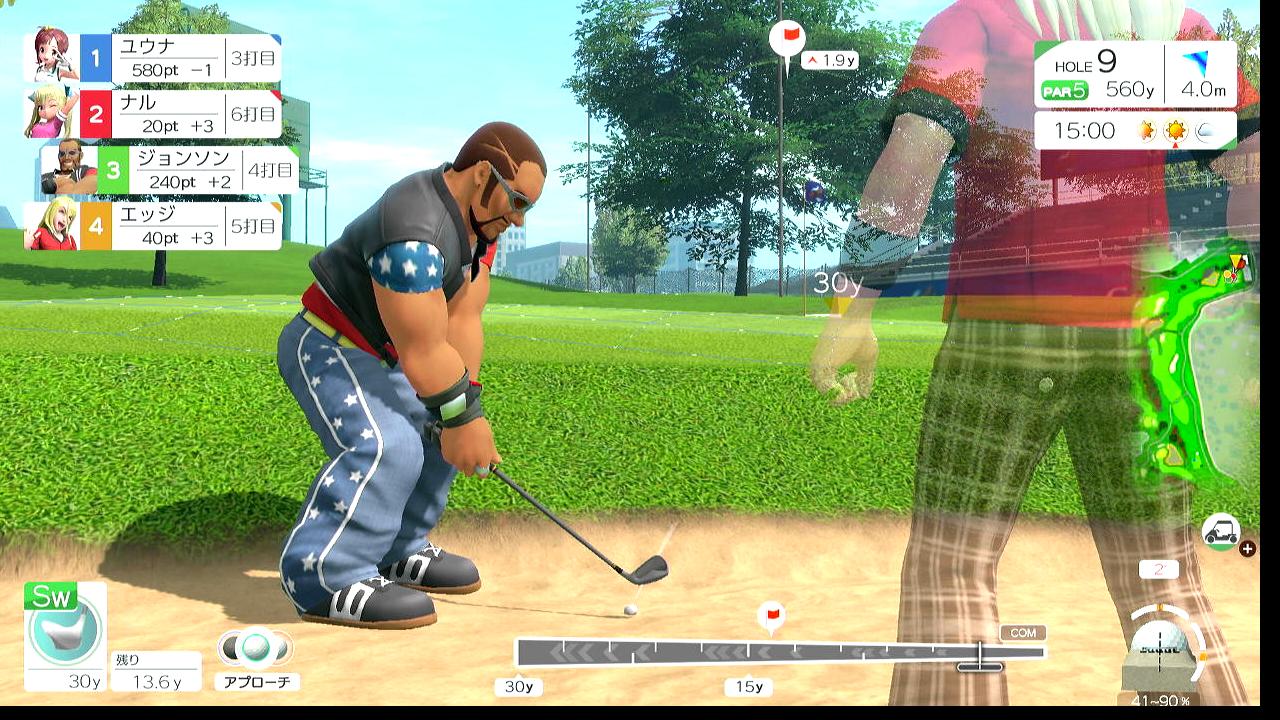
Task: Open the Sw sand wedge club selector
Action: [x=65, y=635]
